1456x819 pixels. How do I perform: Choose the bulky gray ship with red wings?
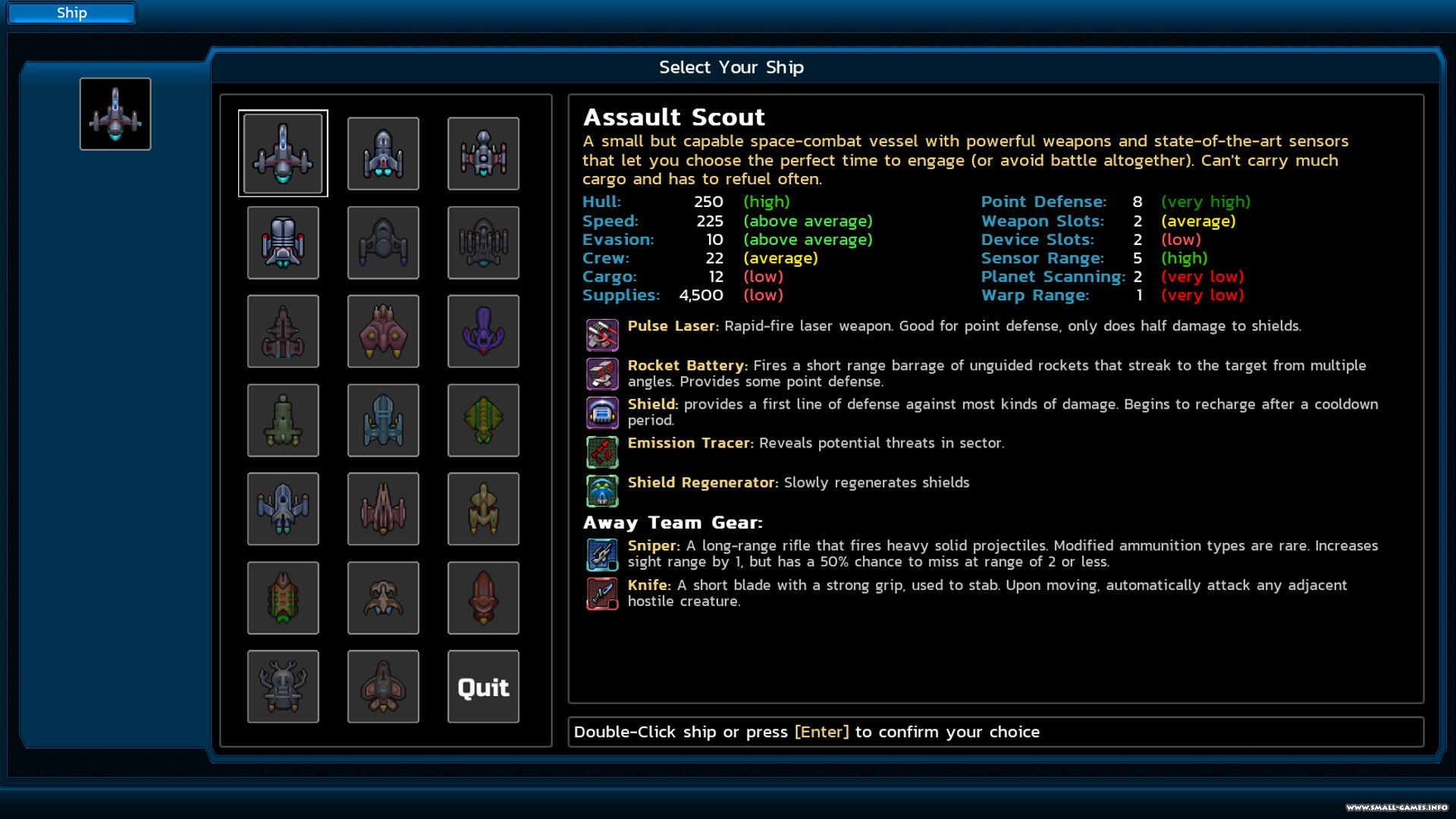pyautogui.click(x=283, y=243)
